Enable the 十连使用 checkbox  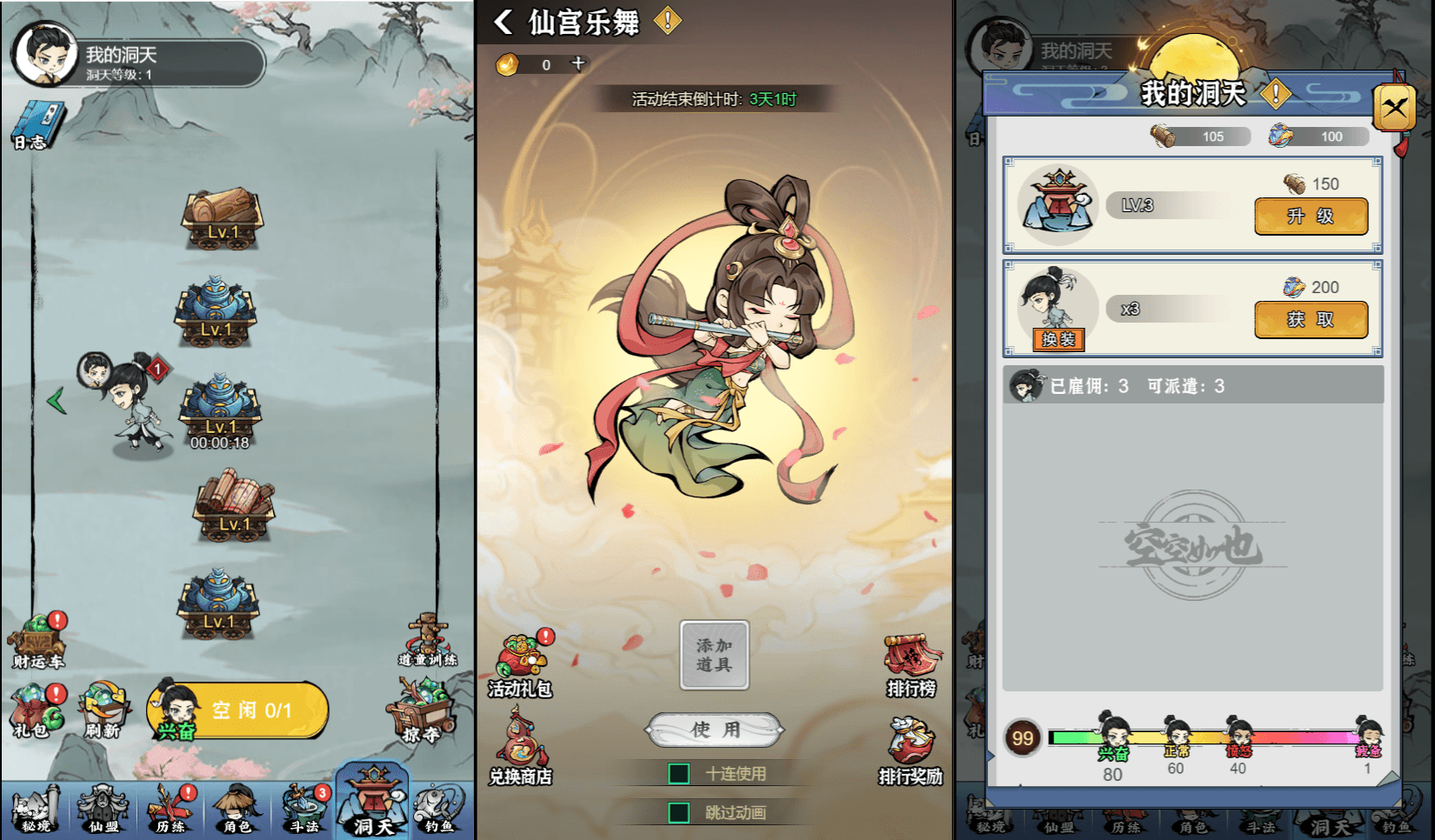coord(677,773)
